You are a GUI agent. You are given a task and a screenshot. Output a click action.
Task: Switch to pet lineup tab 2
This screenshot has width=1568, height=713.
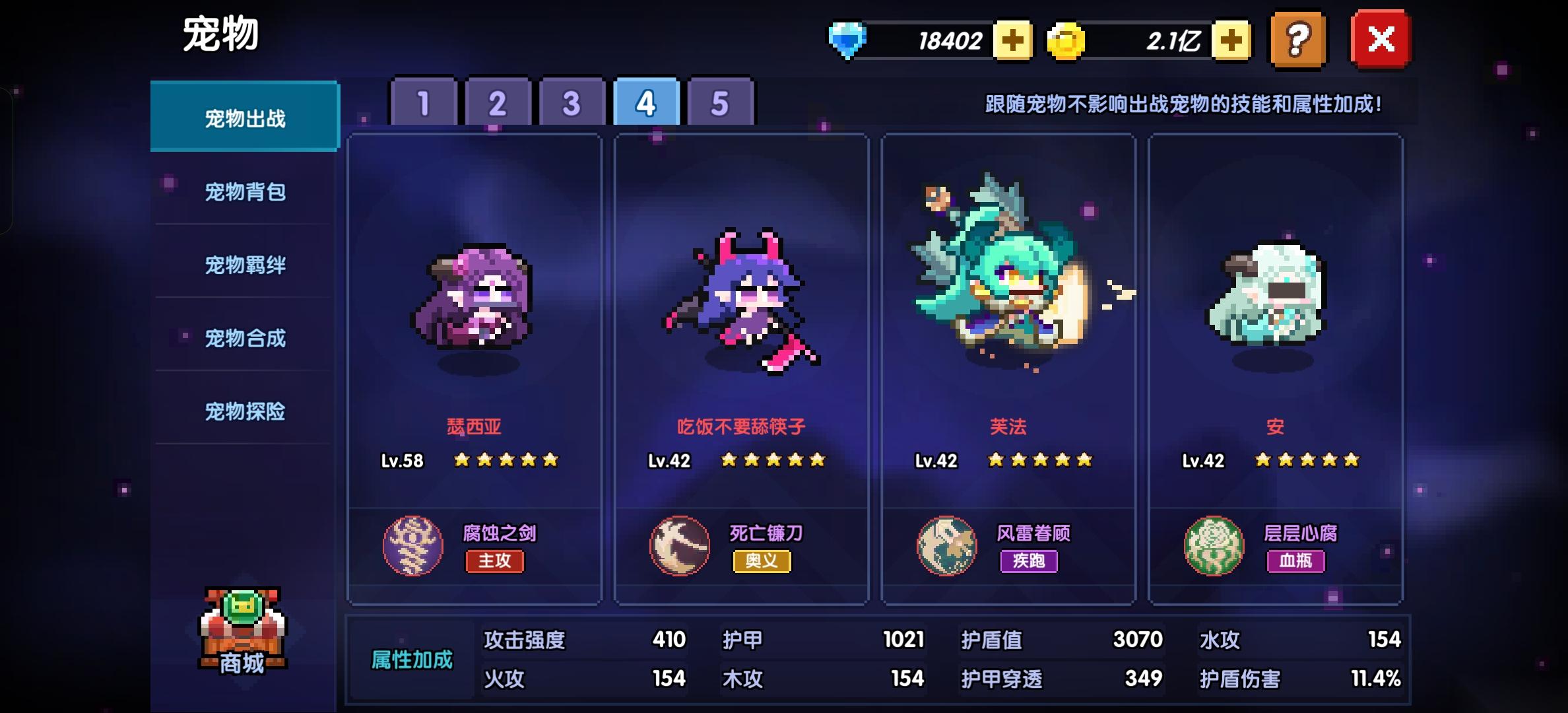tap(498, 103)
